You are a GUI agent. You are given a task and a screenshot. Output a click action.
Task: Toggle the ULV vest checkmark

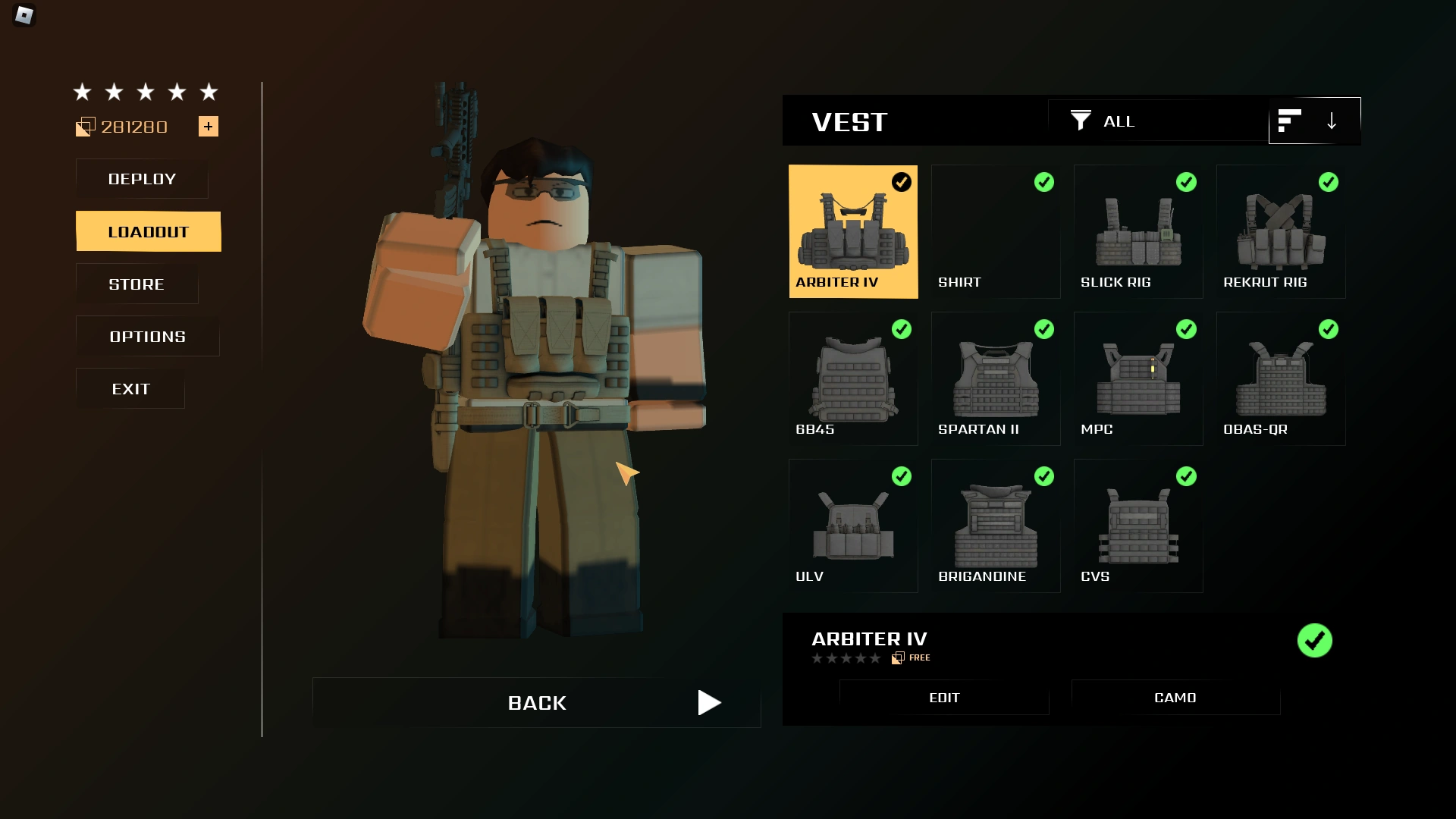(x=902, y=476)
